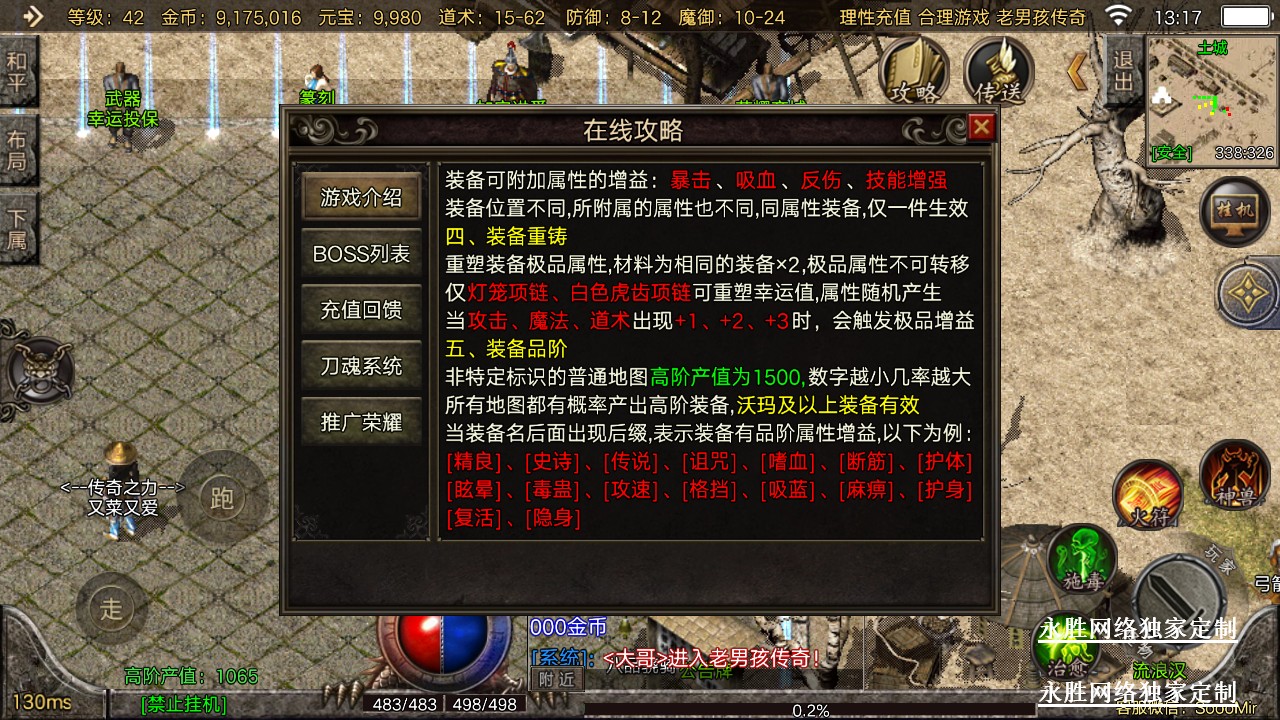
Task: Activate the 传送 teleport icon
Action: (x=999, y=74)
